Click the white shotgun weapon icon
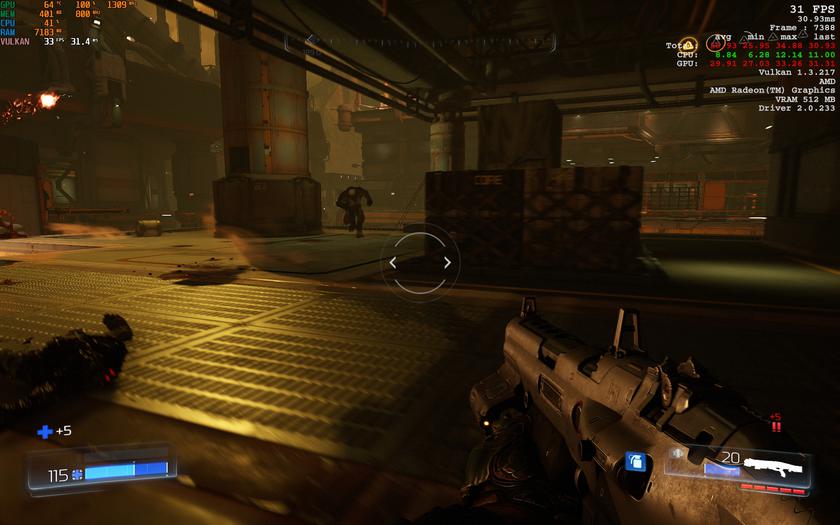 pyautogui.click(x=773, y=465)
